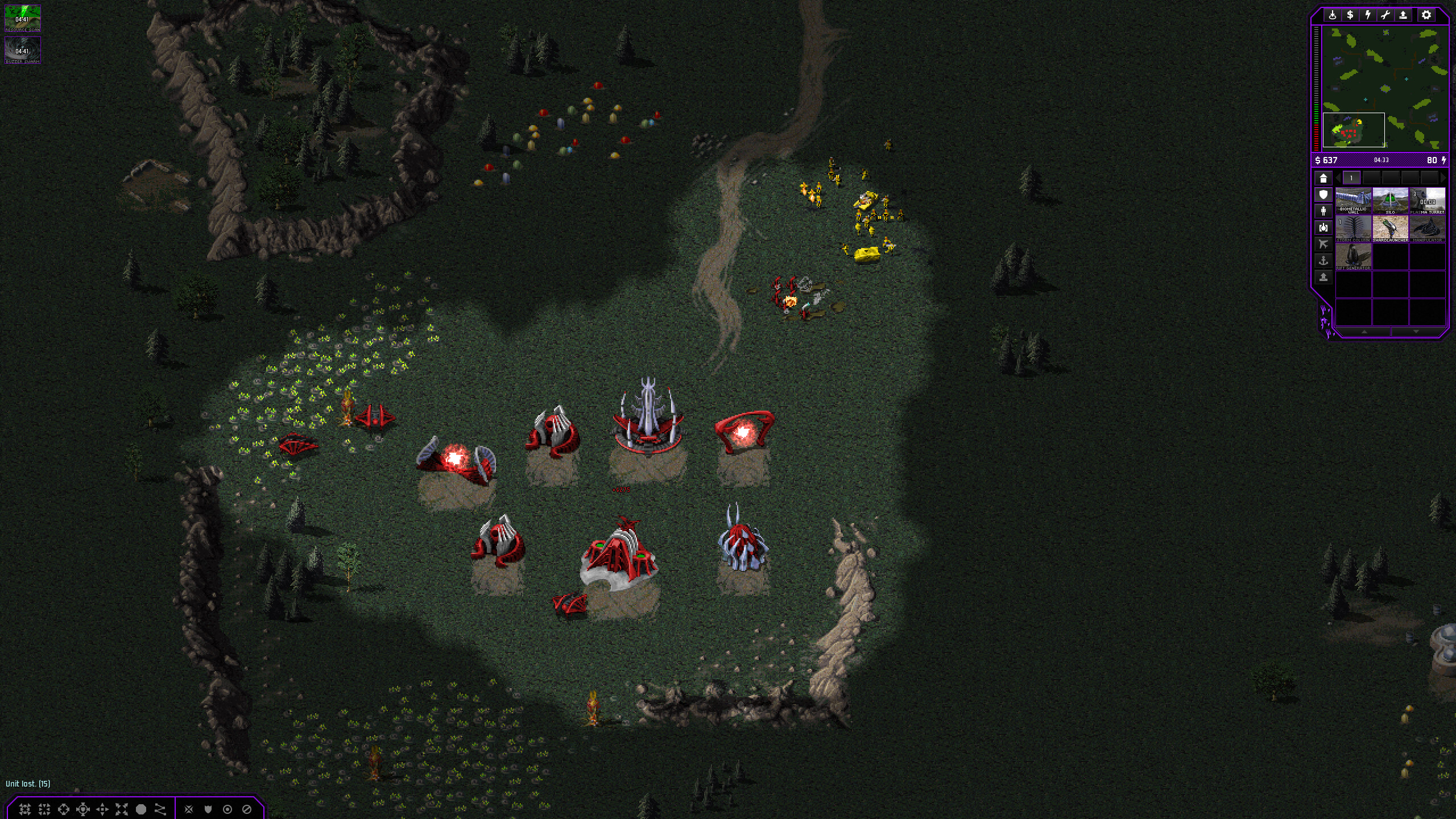
Task: Build a Shardlauncher defense
Action: (x=1390, y=229)
